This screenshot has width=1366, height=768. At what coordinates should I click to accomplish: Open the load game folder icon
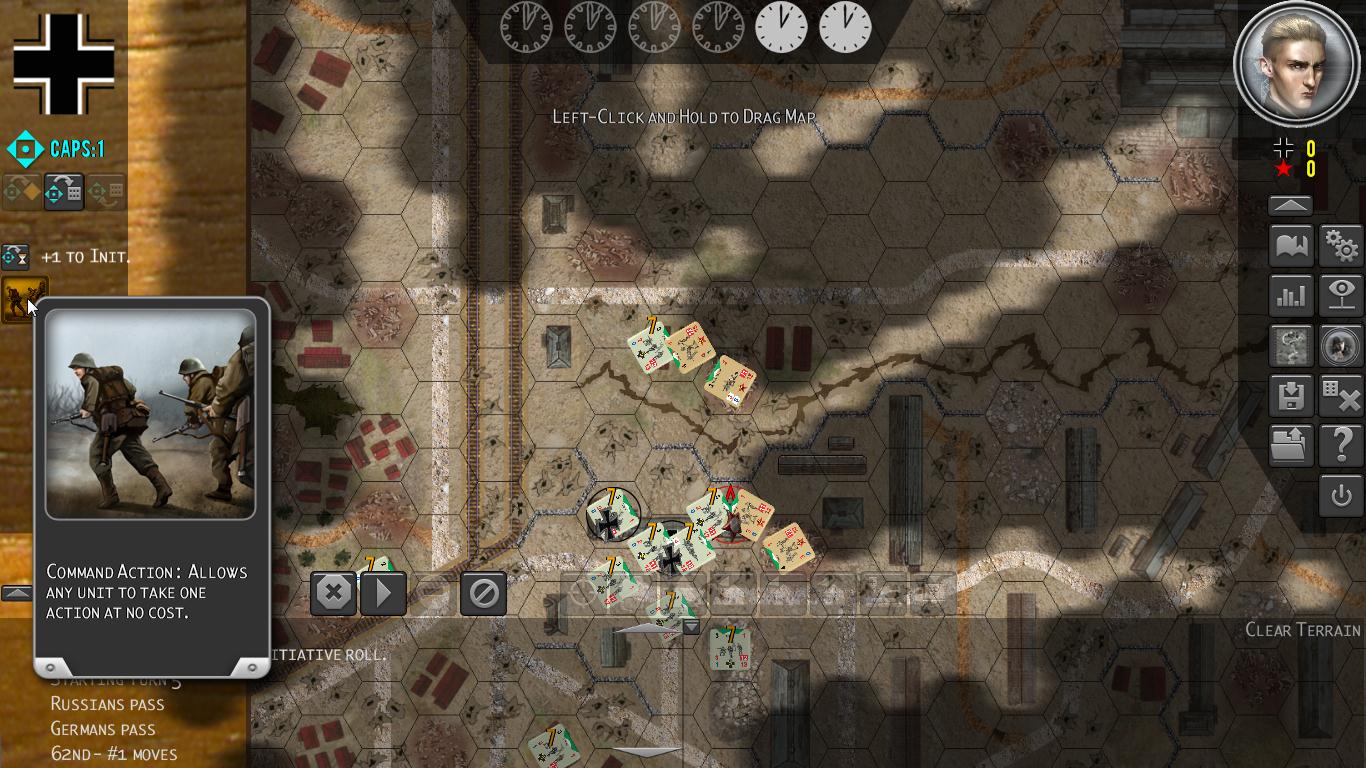point(1291,445)
